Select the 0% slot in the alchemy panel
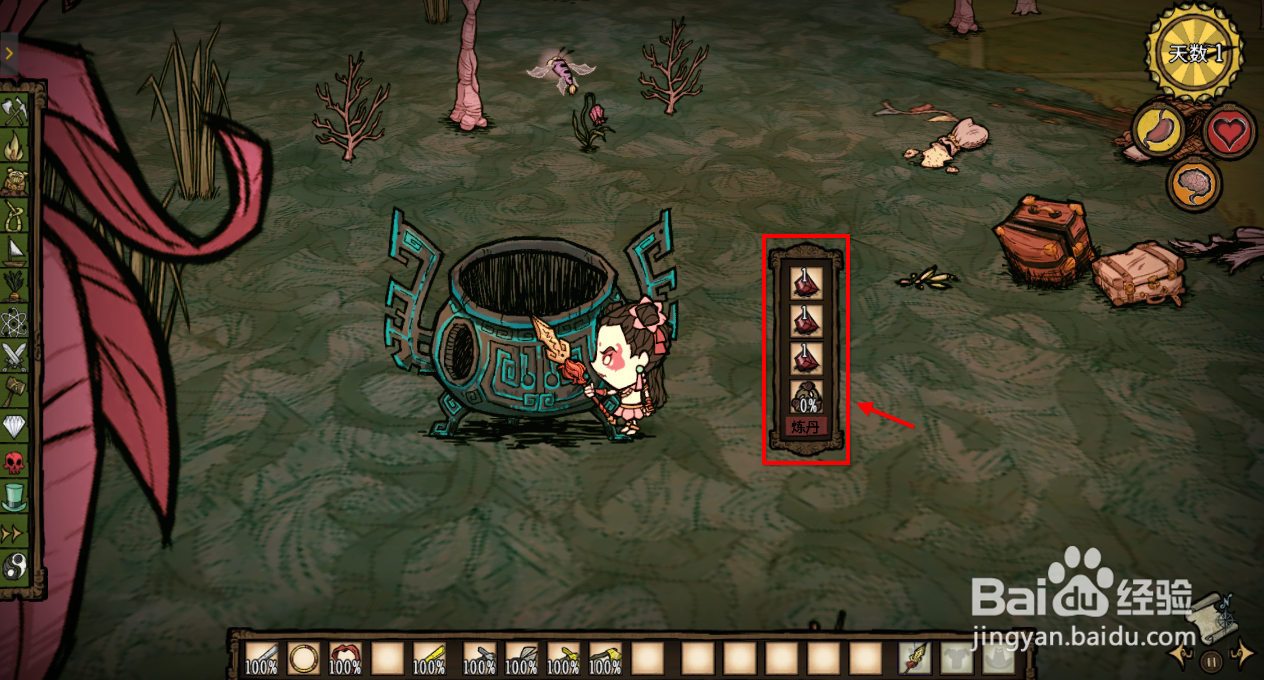1264x680 pixels. [806, 397]
